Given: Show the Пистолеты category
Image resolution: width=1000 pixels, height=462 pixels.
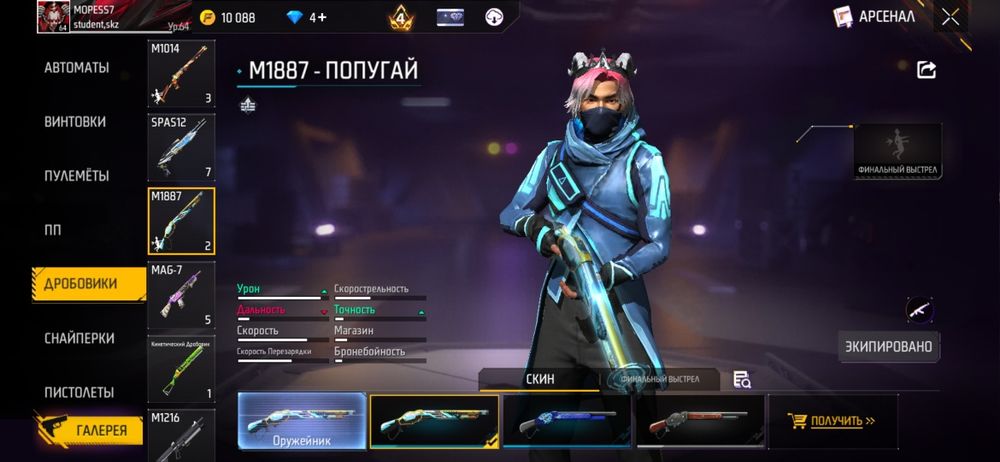Looking at the screenshot, I should click(x=79, y=392).
